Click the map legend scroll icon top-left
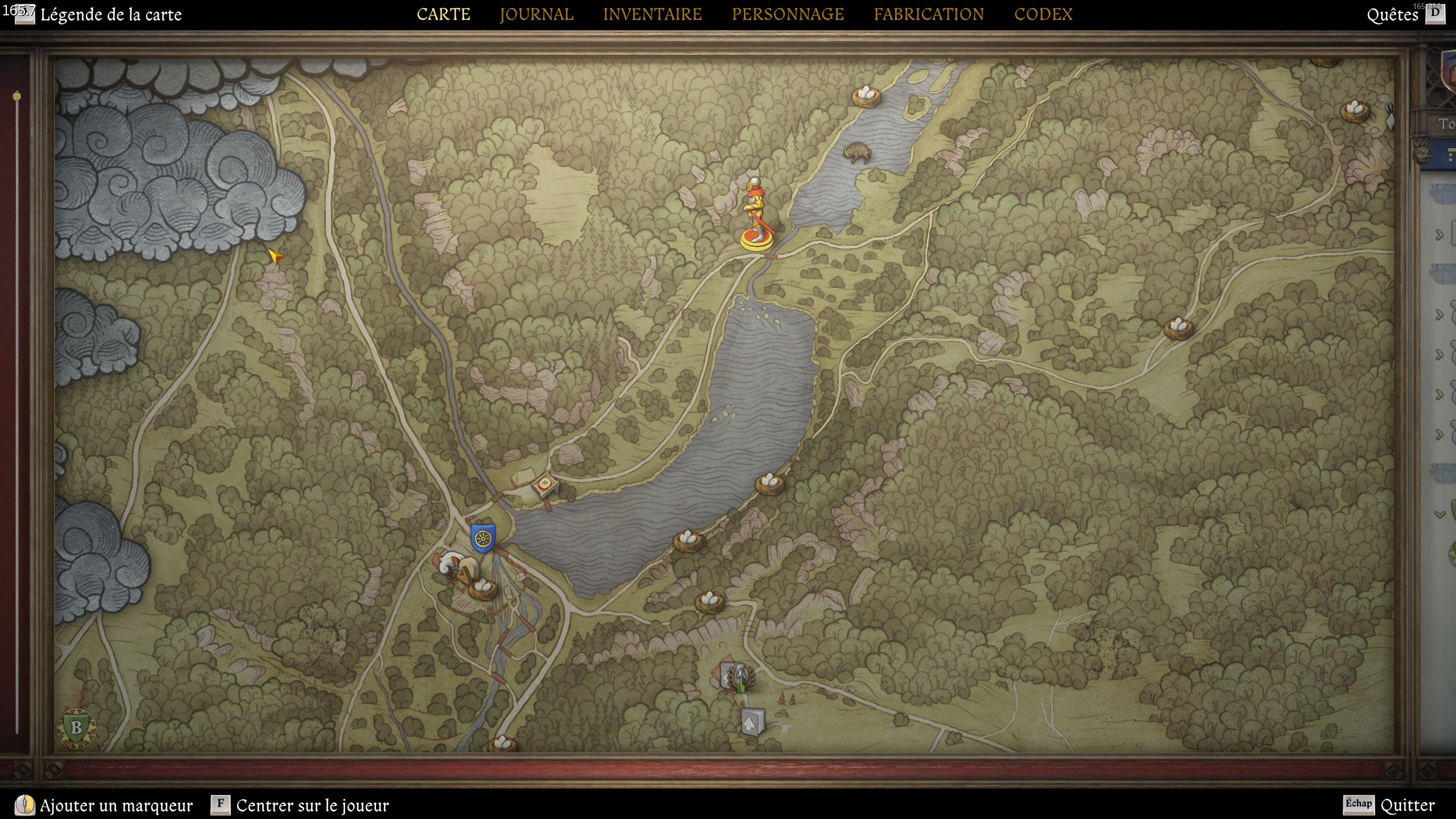Screen dimensions: 1456x819 tap(23, 14)
